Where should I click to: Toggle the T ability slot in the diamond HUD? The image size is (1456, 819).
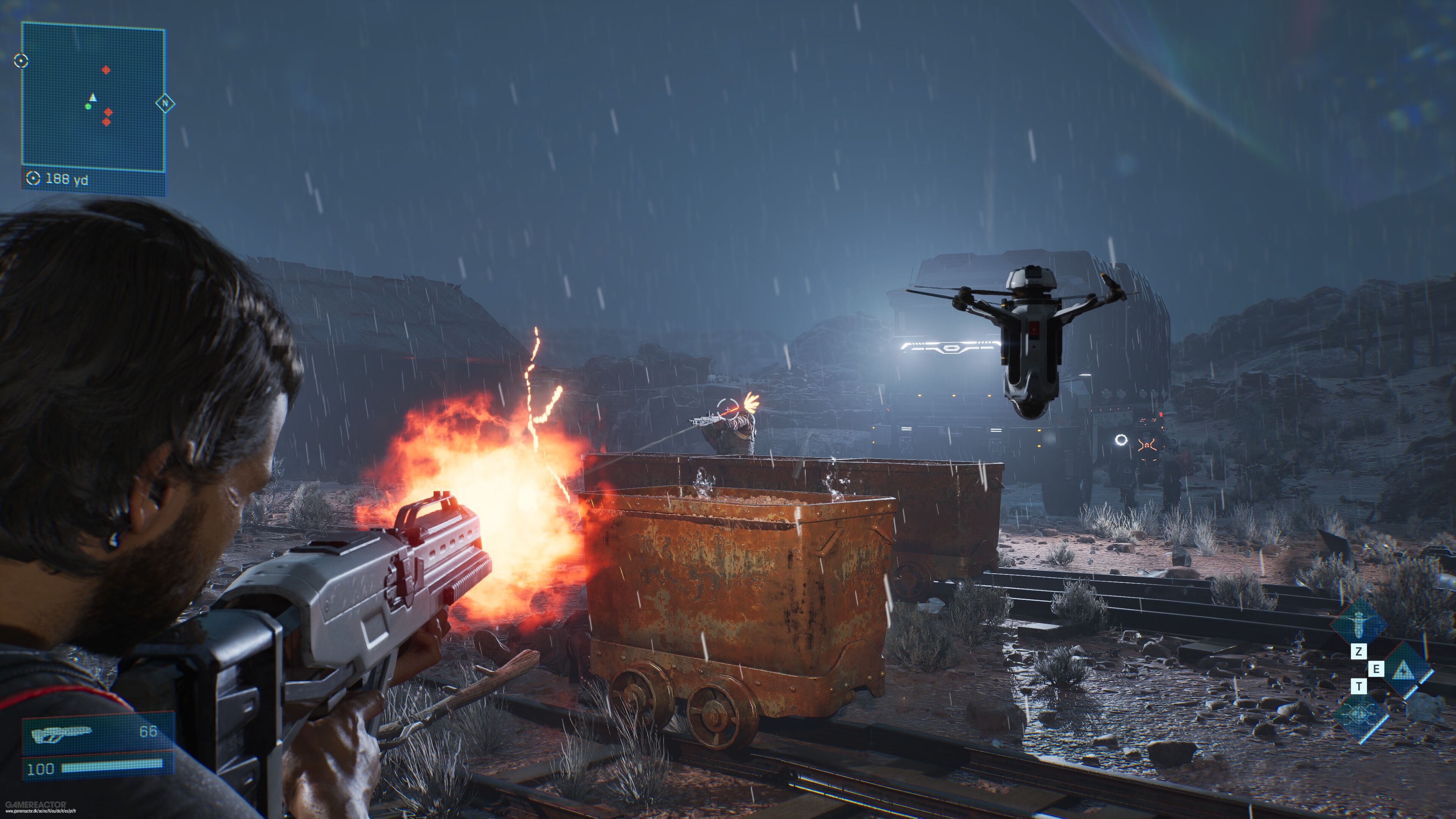[x=1359, y=687]
